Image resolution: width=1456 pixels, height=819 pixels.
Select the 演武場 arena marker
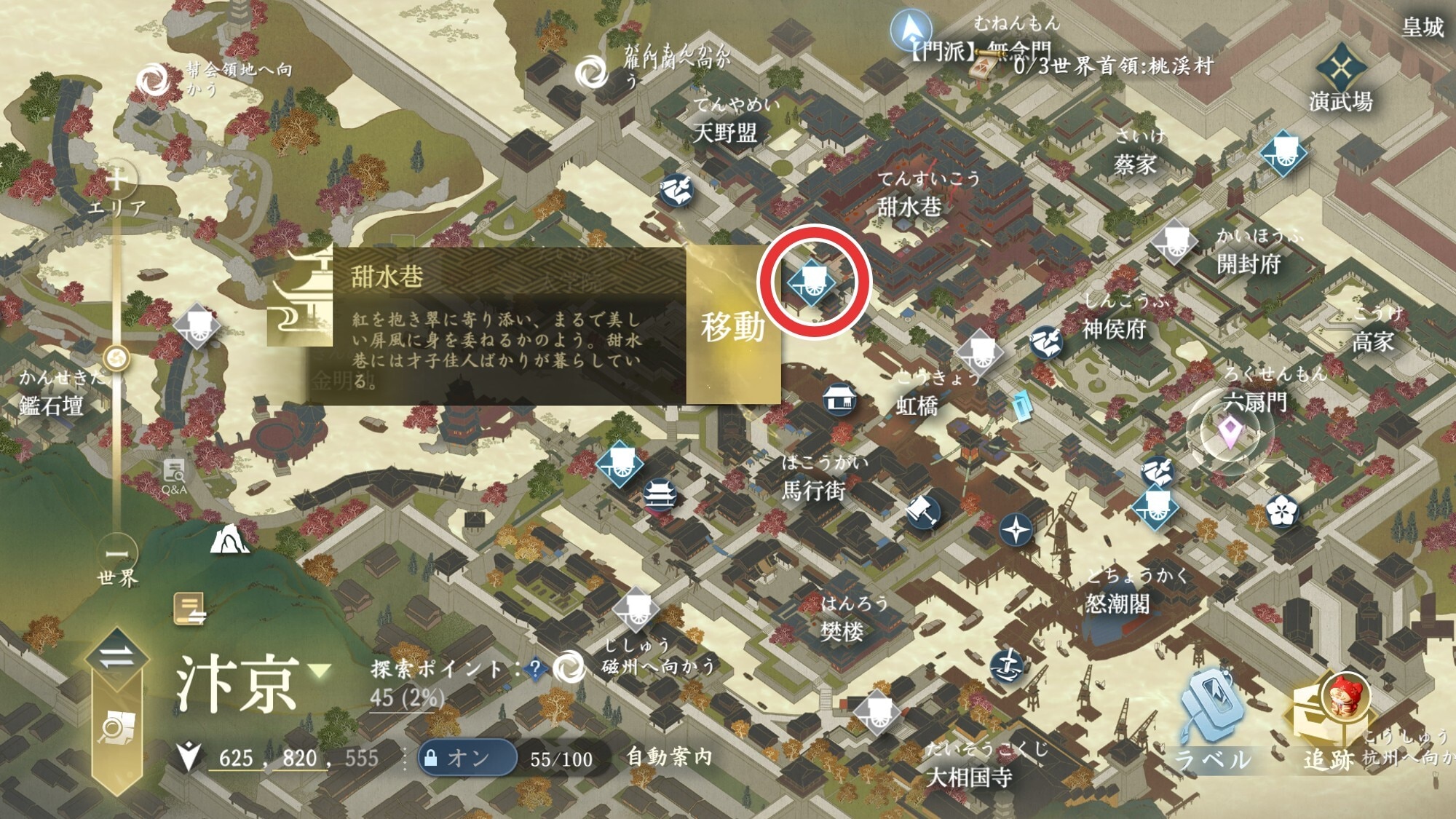(x=1340, y=70)
